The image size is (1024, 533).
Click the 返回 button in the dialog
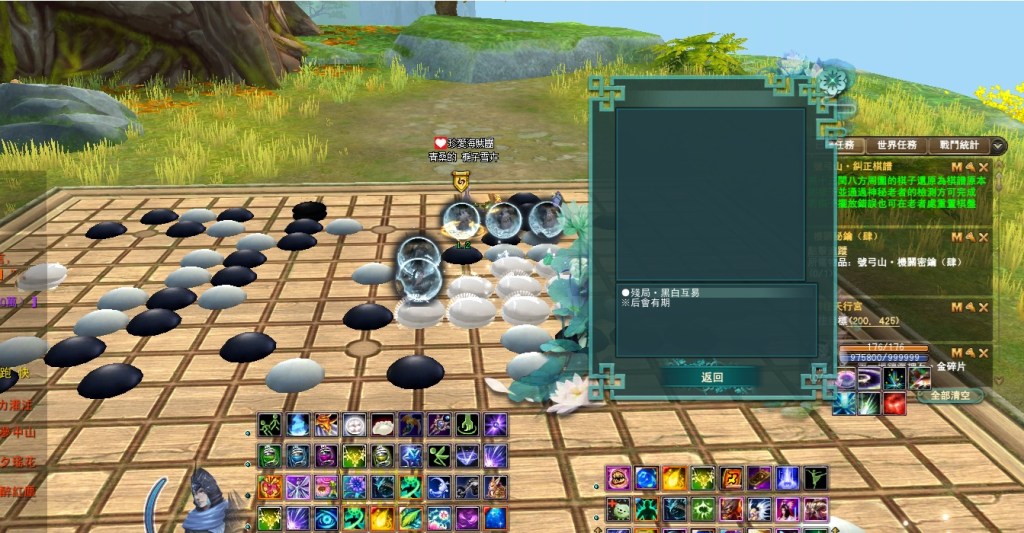pyautogui.click(x=711, y=377)
